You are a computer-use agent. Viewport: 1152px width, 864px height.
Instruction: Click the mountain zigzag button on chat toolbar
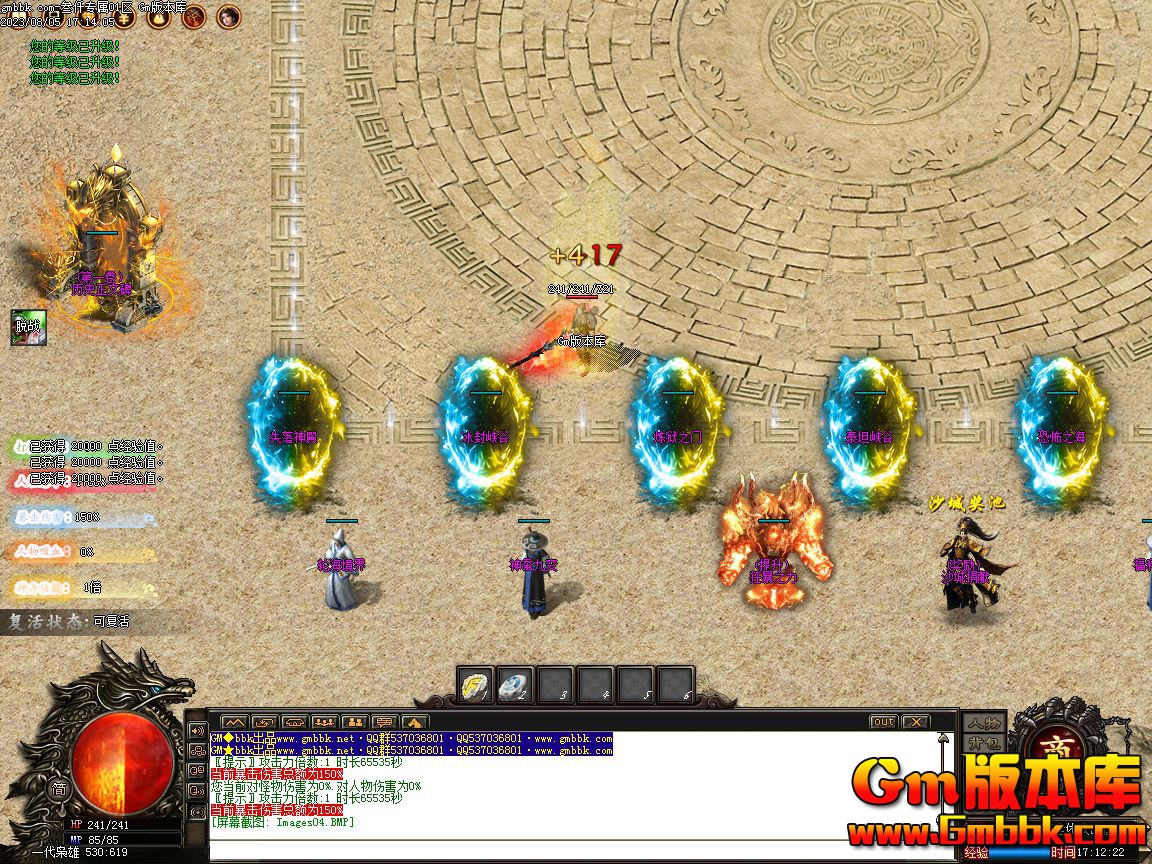pos(233,721)
